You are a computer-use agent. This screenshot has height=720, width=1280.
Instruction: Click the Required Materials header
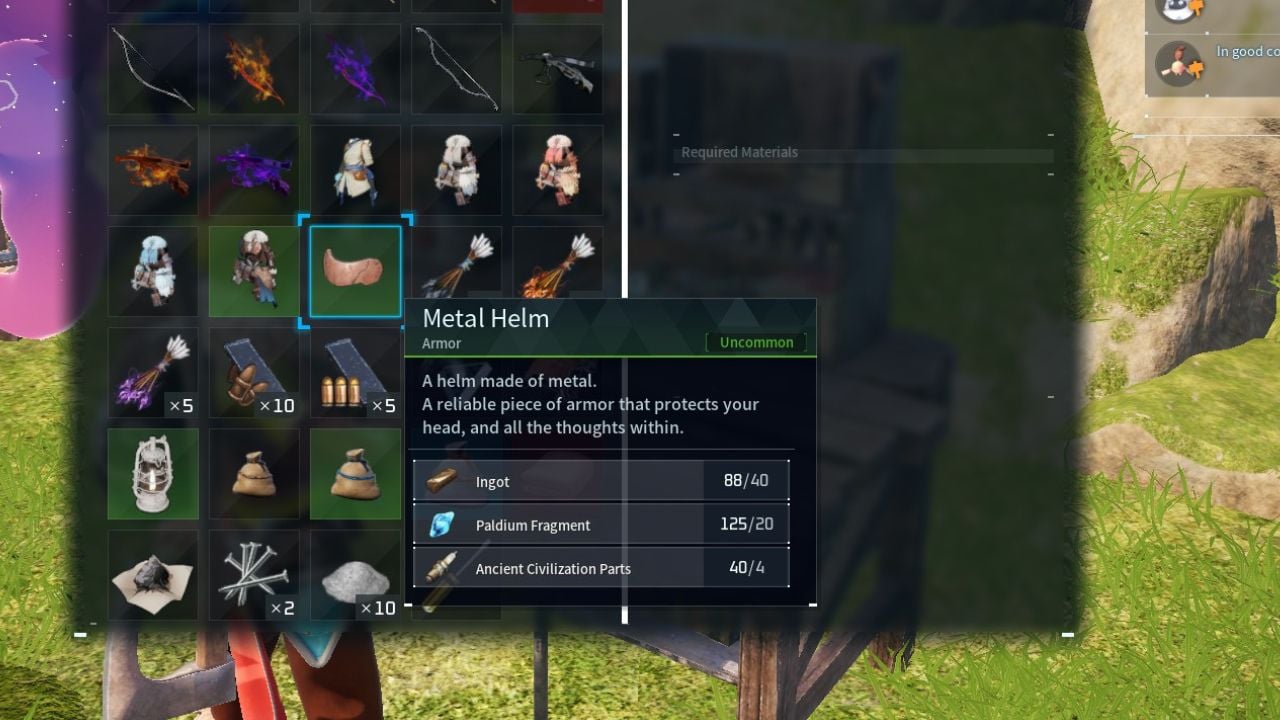[739, 152]
